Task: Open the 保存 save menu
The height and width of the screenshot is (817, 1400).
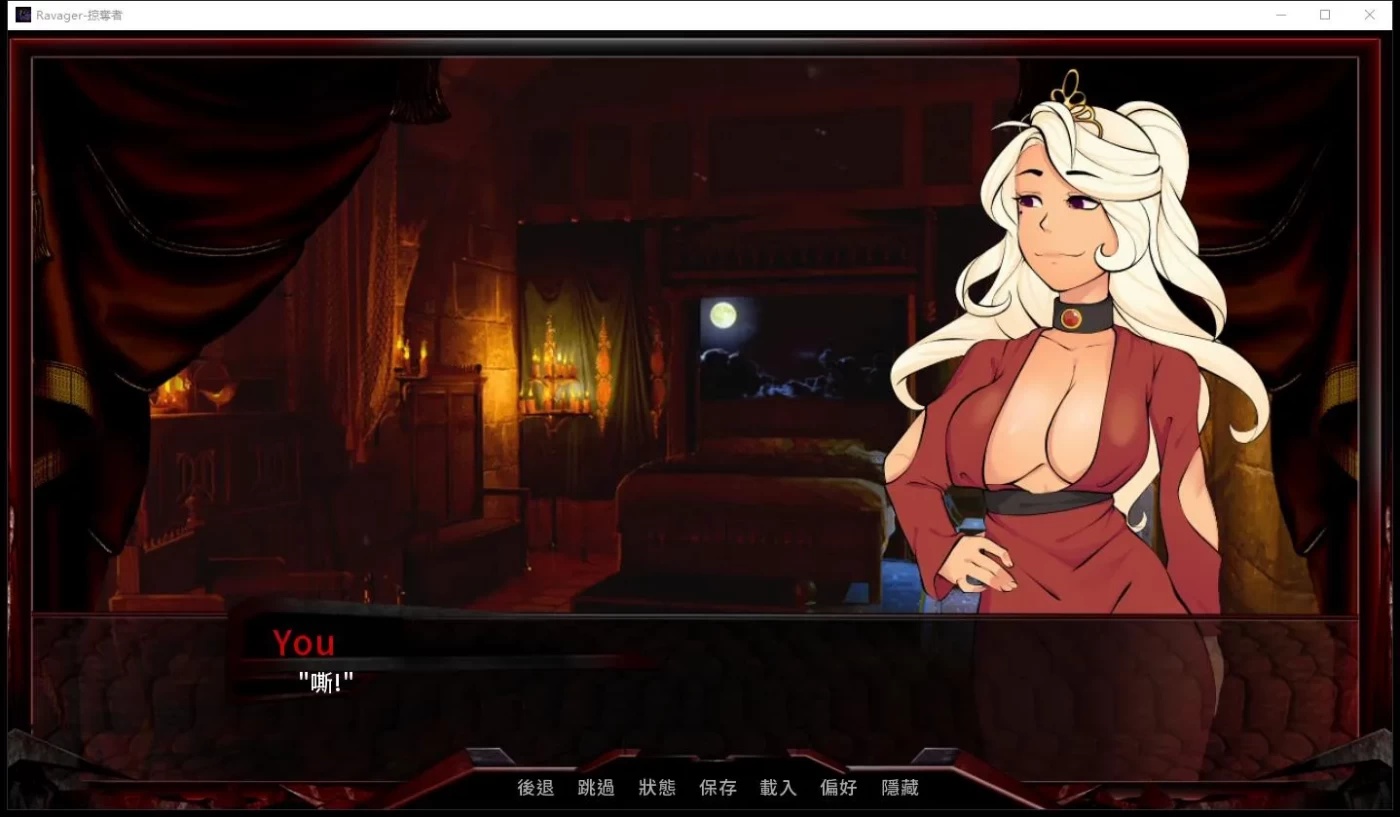Action: pyautogui.click(x=718, y=788)
